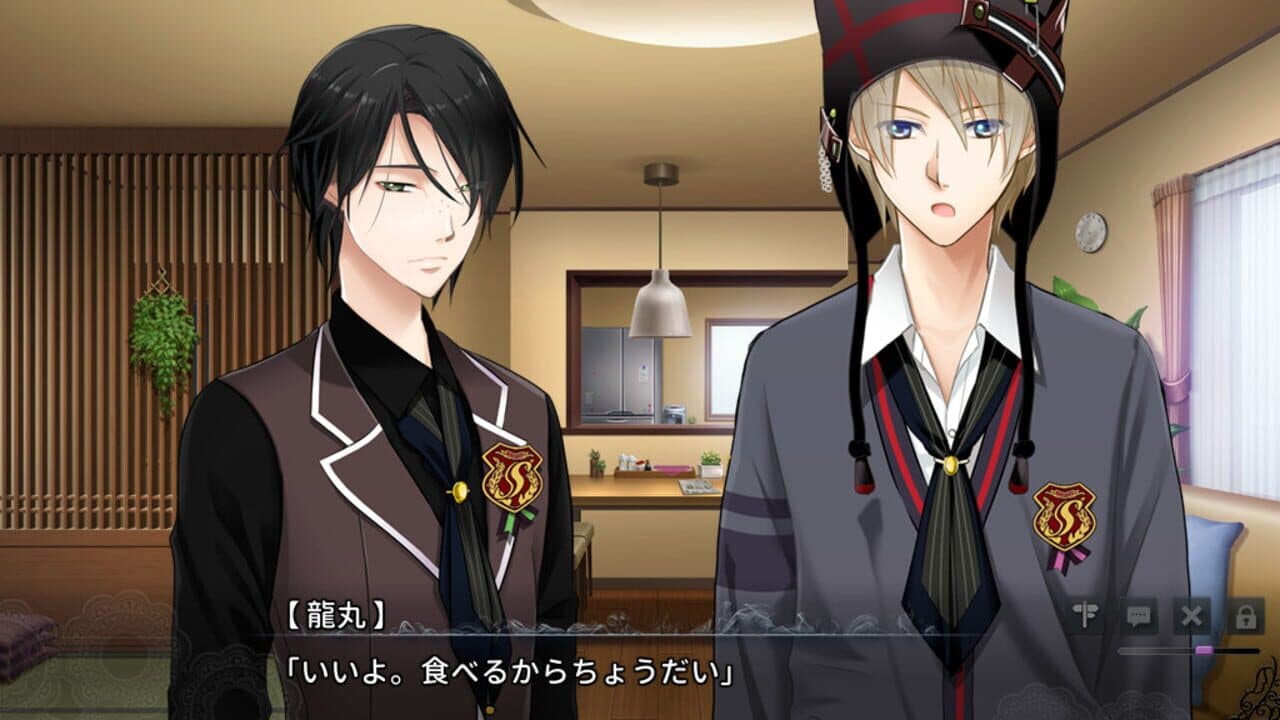
Task: Toggle skip mode via the signpost icon
Action: coord(1085,613)
